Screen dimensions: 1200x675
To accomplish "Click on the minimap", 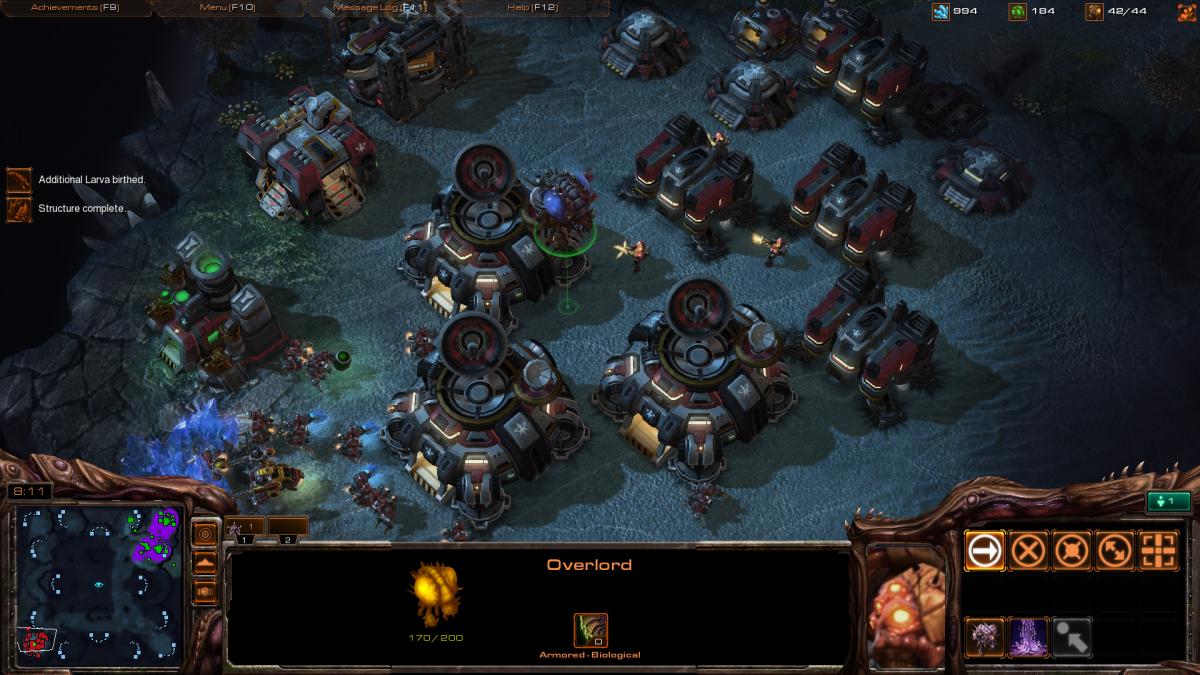I will (x=98, y=580).
